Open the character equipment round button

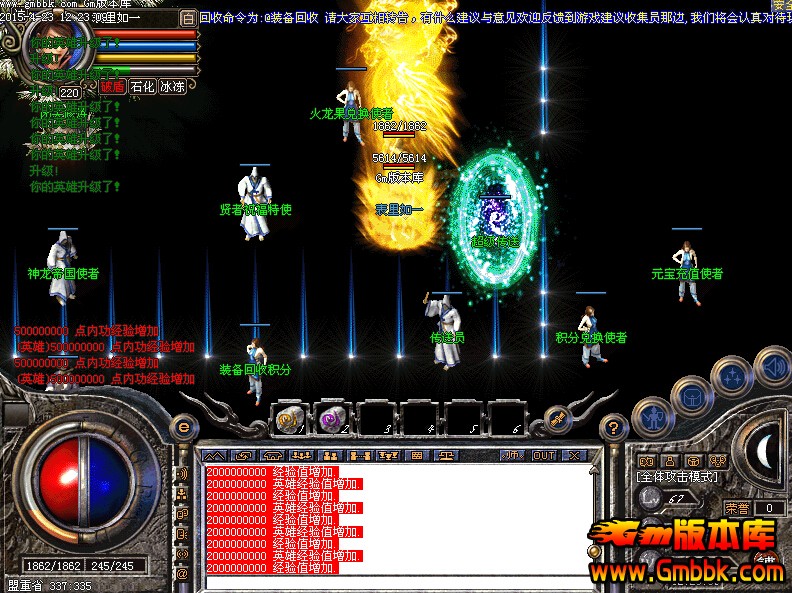[x=653, y=415]
